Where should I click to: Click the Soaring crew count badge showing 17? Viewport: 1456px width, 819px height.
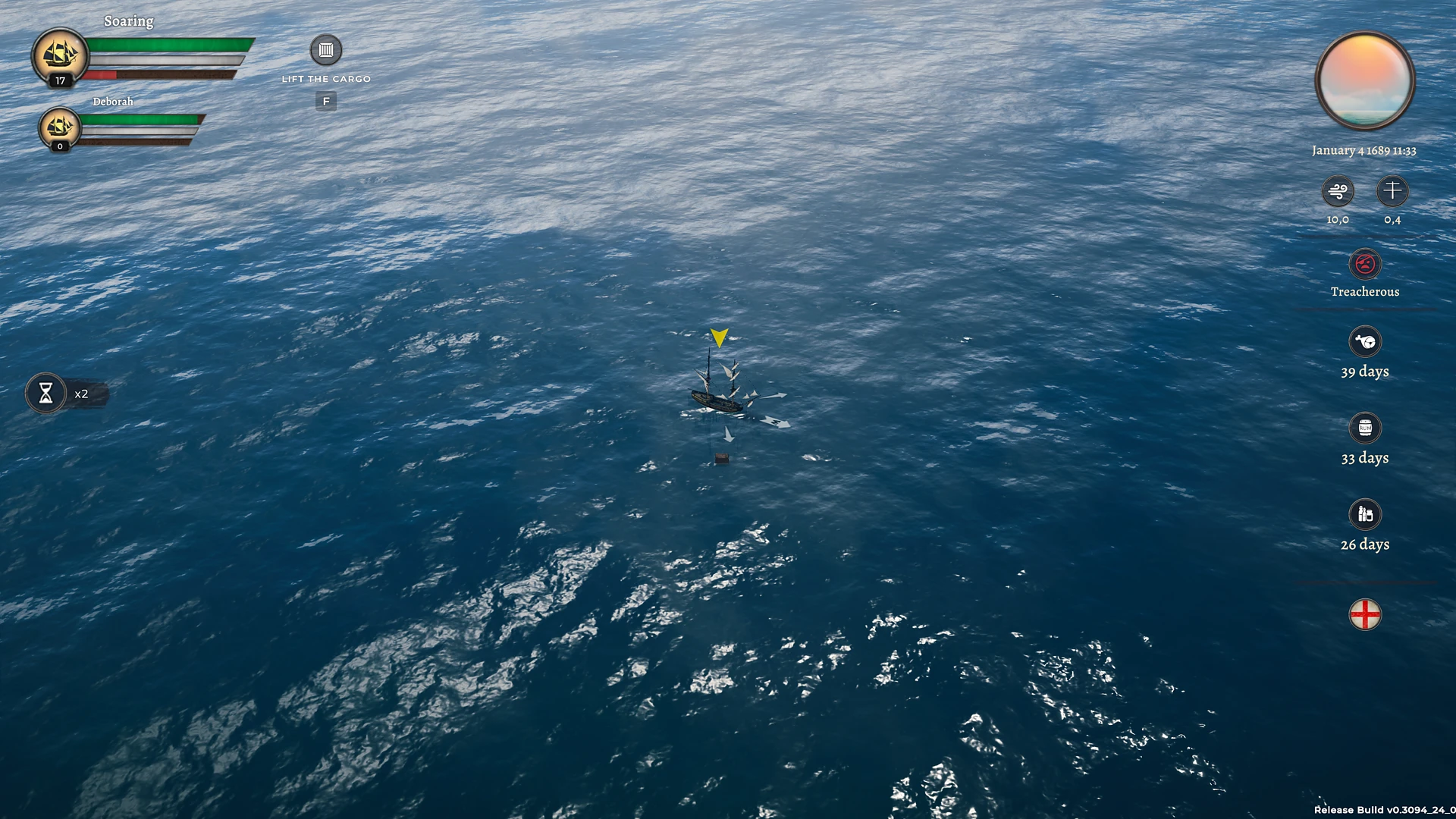(58, 80)
